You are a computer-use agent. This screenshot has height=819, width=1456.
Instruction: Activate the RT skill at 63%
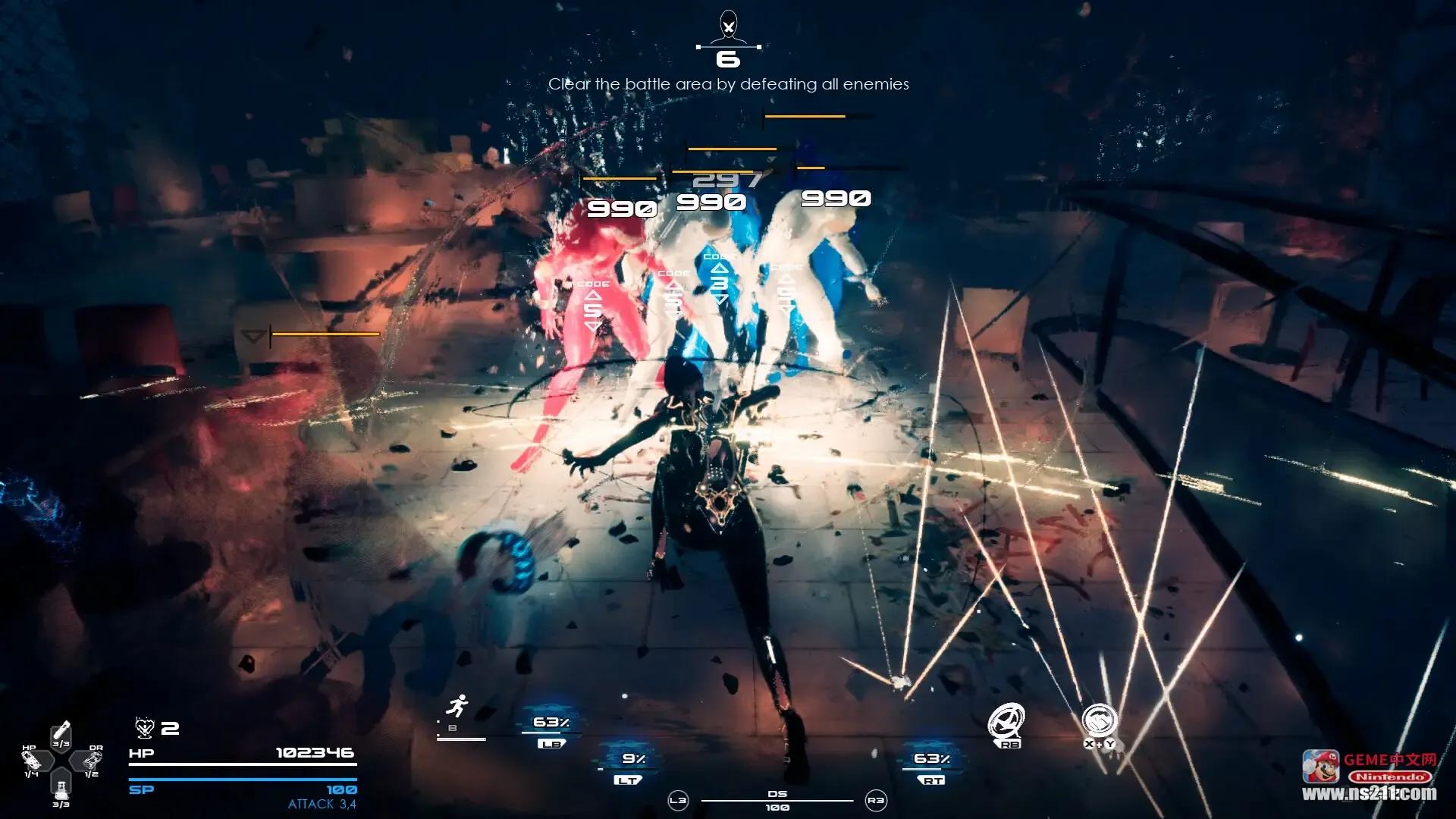pyautogui.click(x=932, y=764)
